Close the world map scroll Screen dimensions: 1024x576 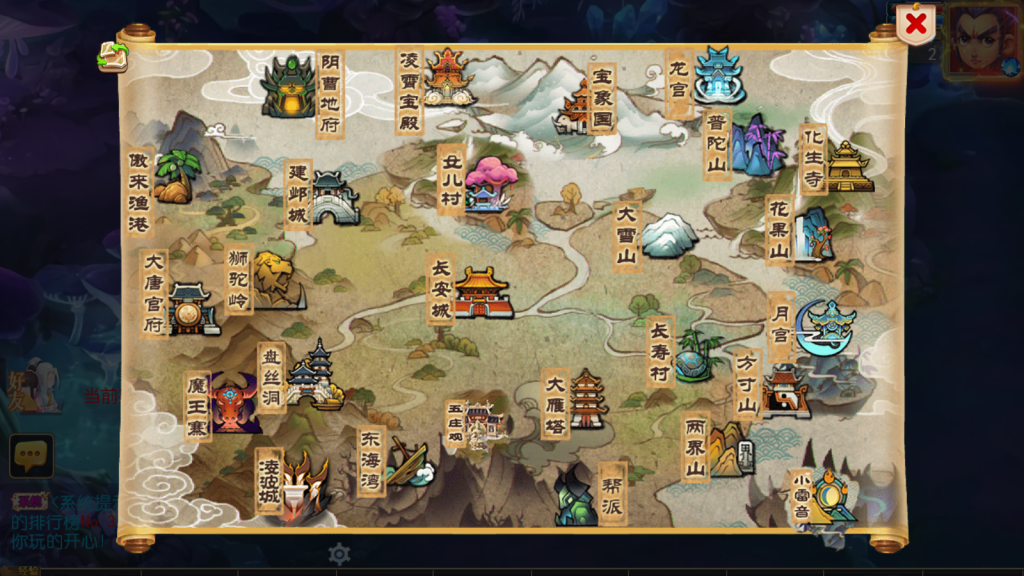click(x=915, y=25)
